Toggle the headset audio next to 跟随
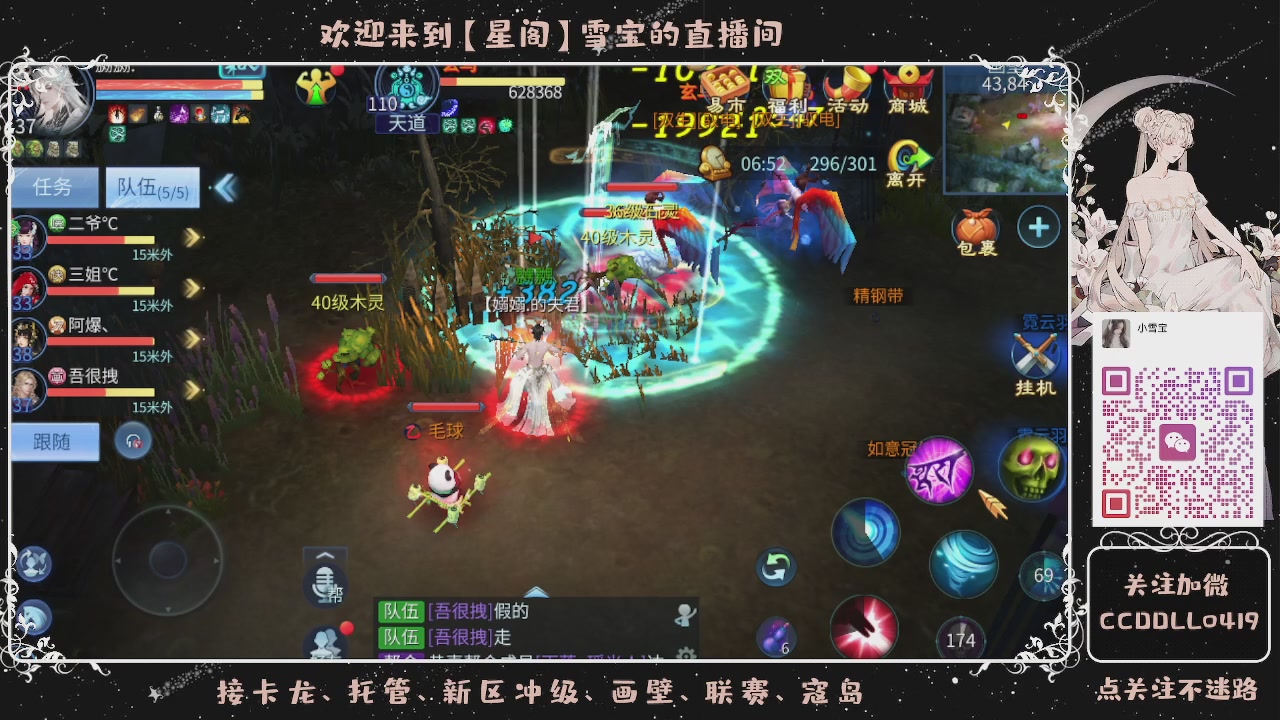The height and width of the screenshot is (720, 1280). pos(131,440)
